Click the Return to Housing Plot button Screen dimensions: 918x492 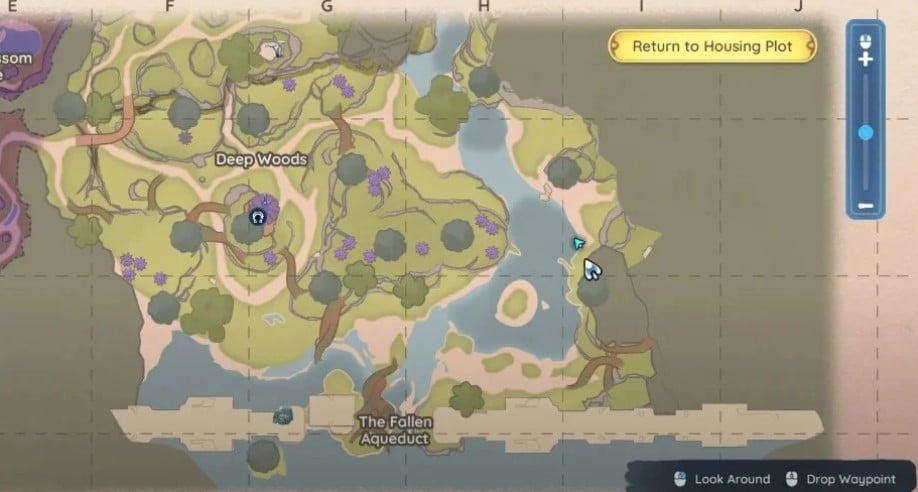tap(711, 46)
